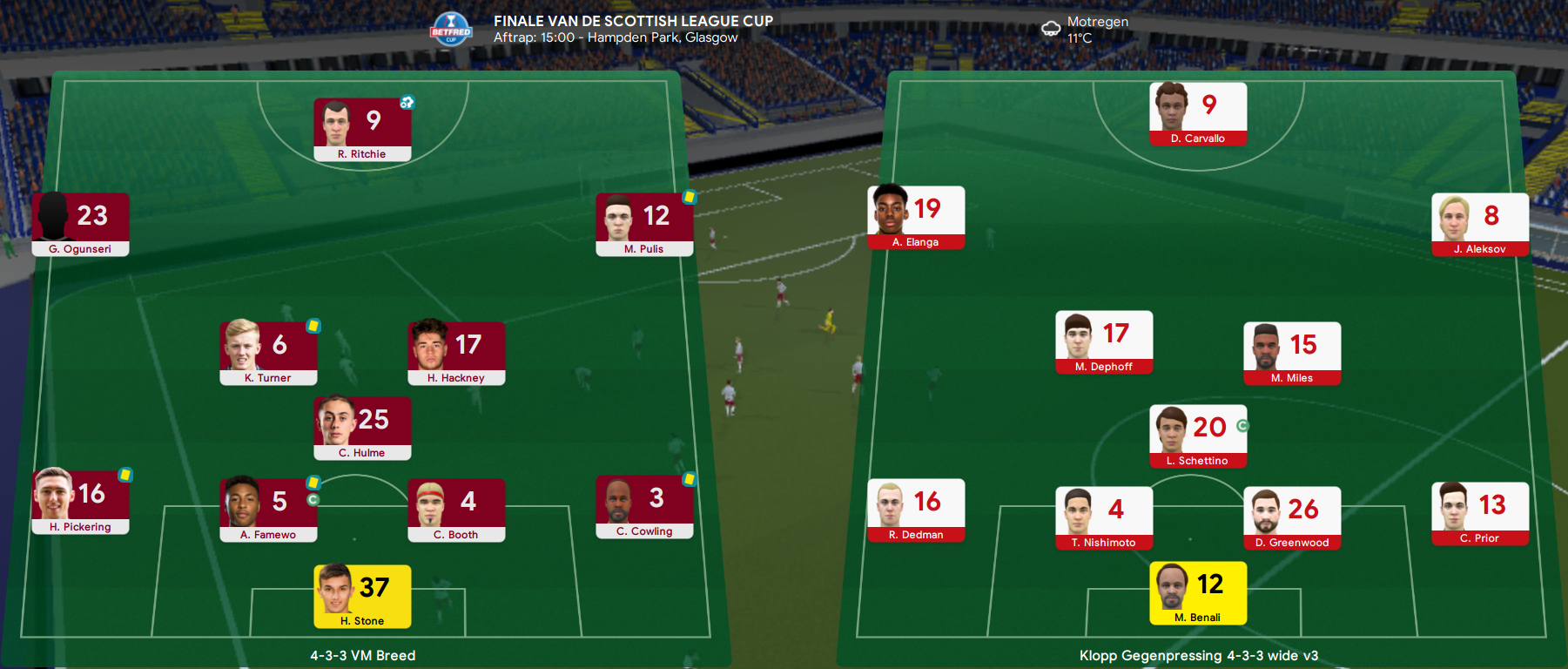Image resolution: width=1568 pixels, height=669 pixels.
Task: Select winger A. Elanga's card
Action: tap(916, 217)
